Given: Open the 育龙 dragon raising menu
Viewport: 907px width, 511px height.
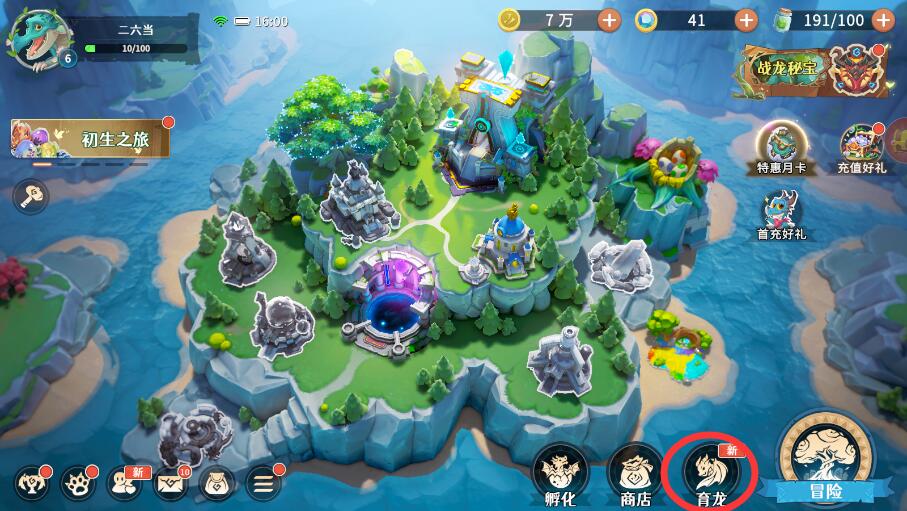Looking at the screenshot, I should click(x=712, y=472).
